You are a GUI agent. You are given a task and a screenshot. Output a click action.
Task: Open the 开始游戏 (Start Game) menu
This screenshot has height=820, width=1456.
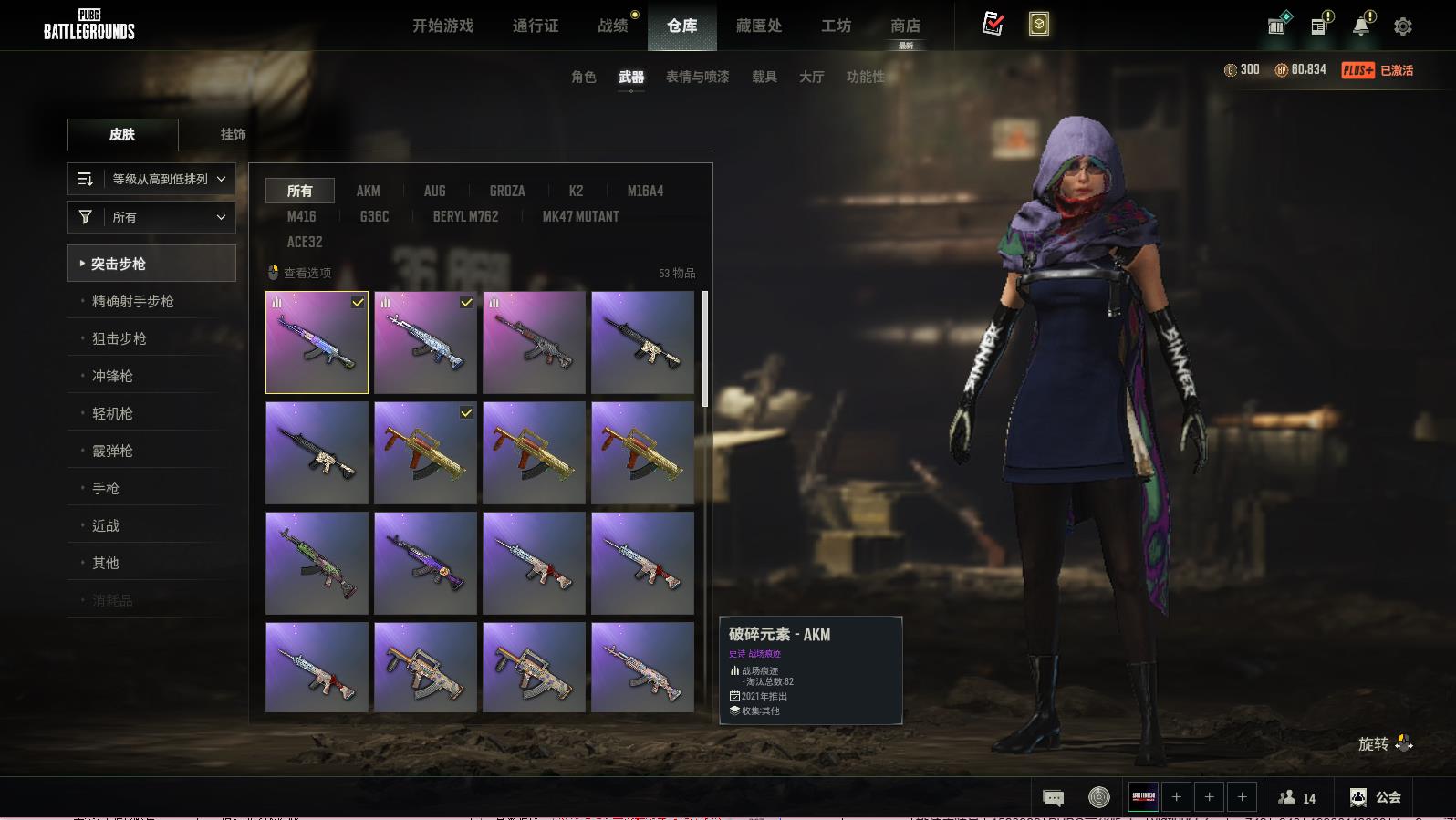[x=442, y=26]
